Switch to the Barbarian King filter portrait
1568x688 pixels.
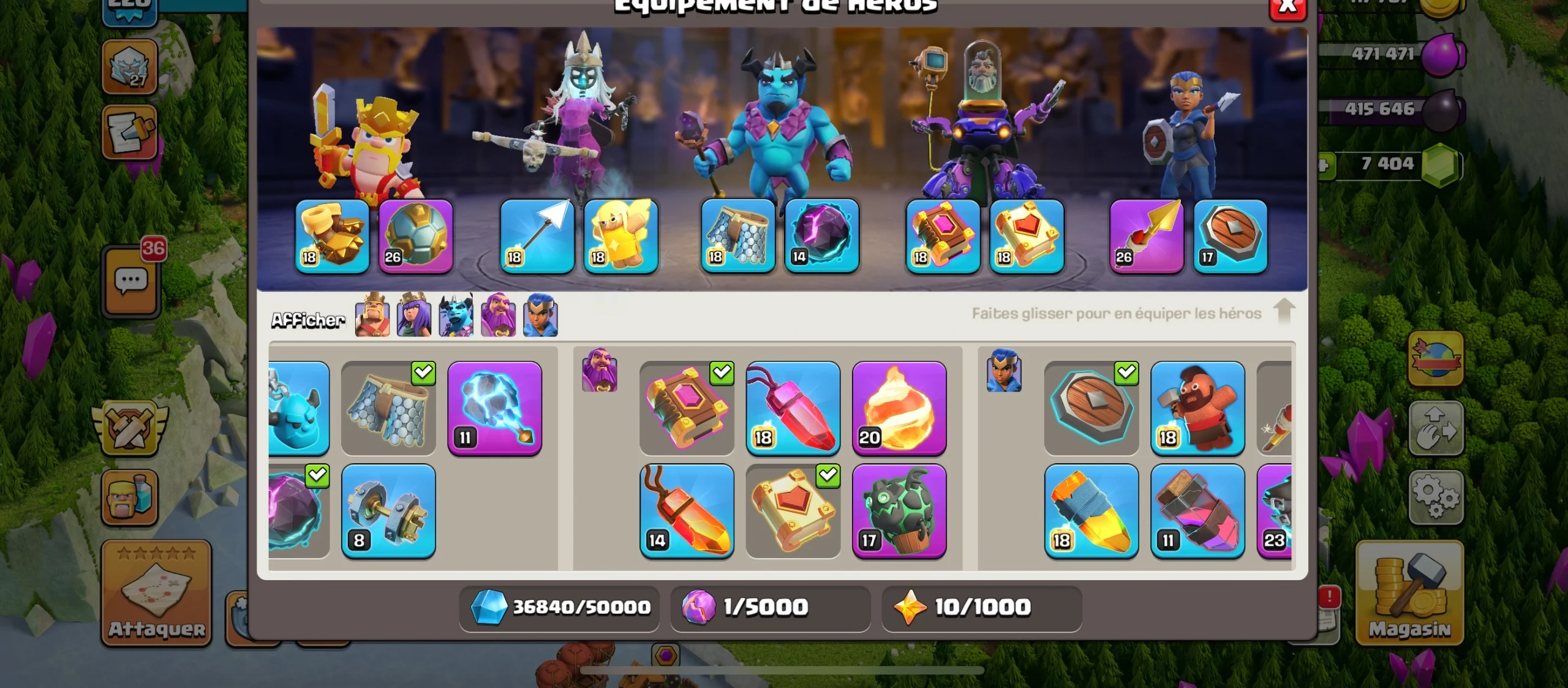[374, 316]
